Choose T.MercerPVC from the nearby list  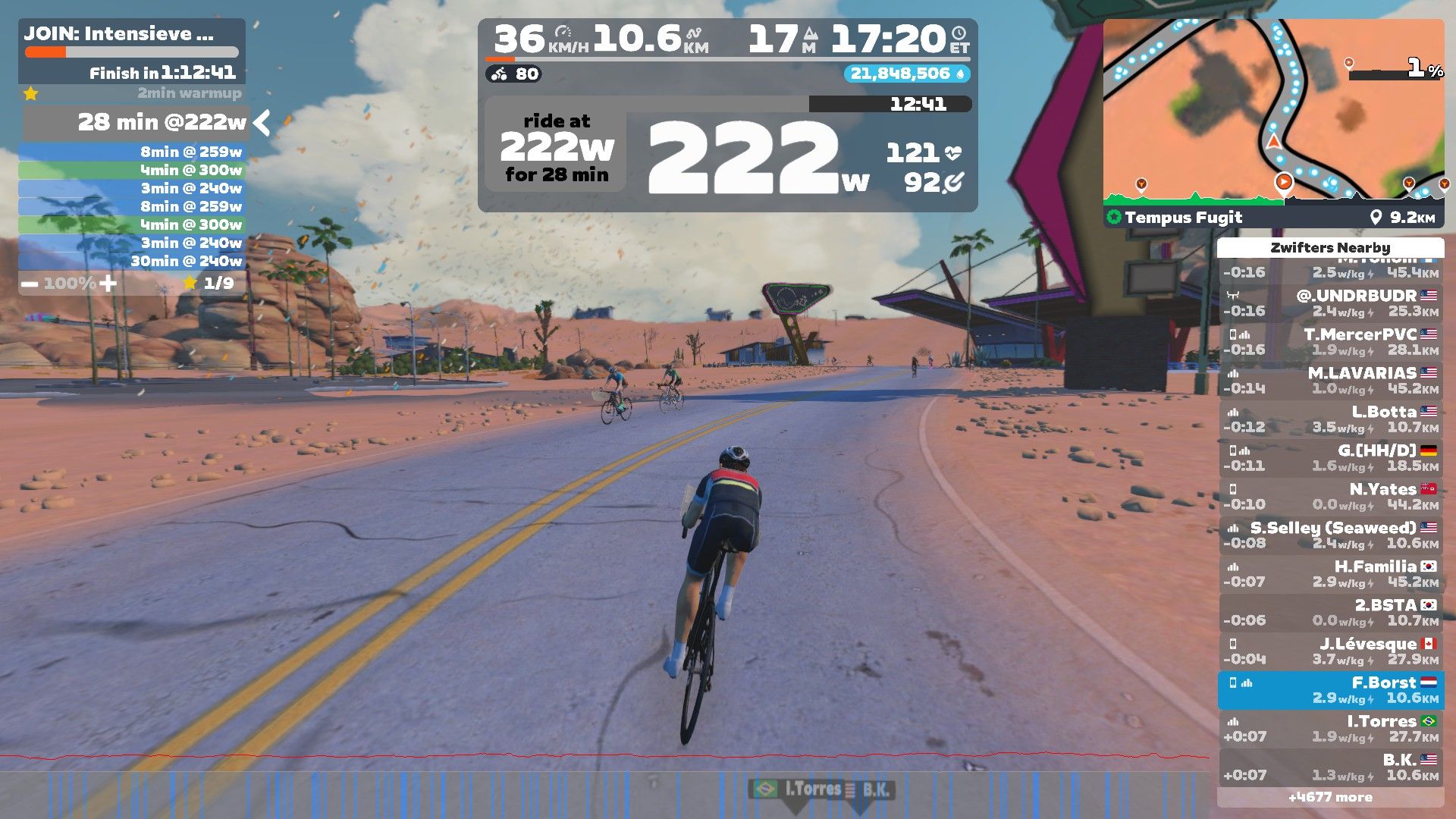pos(1331,341)
